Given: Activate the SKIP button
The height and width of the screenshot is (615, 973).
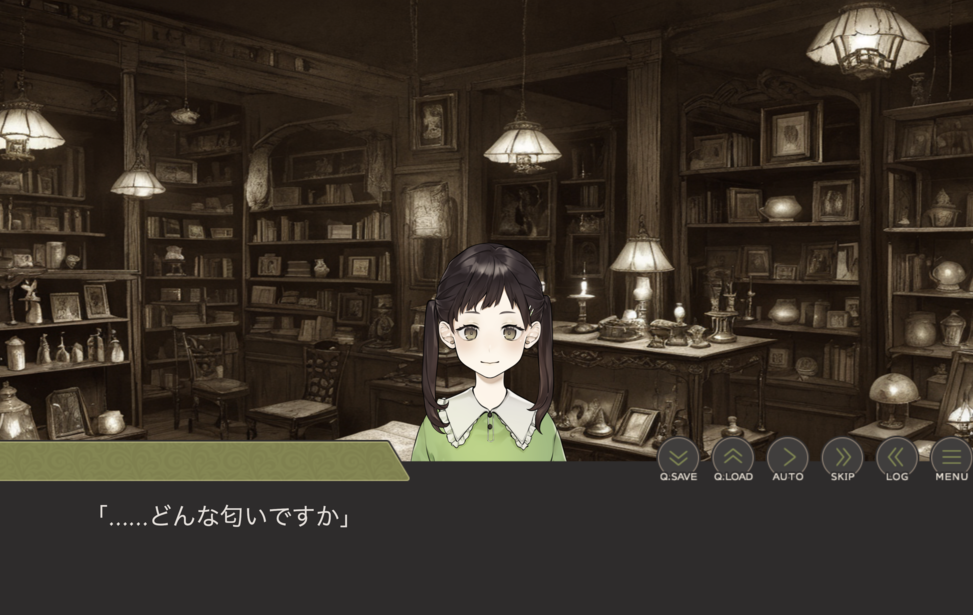Looking at the screenshot, I should (x=842, y=458).
